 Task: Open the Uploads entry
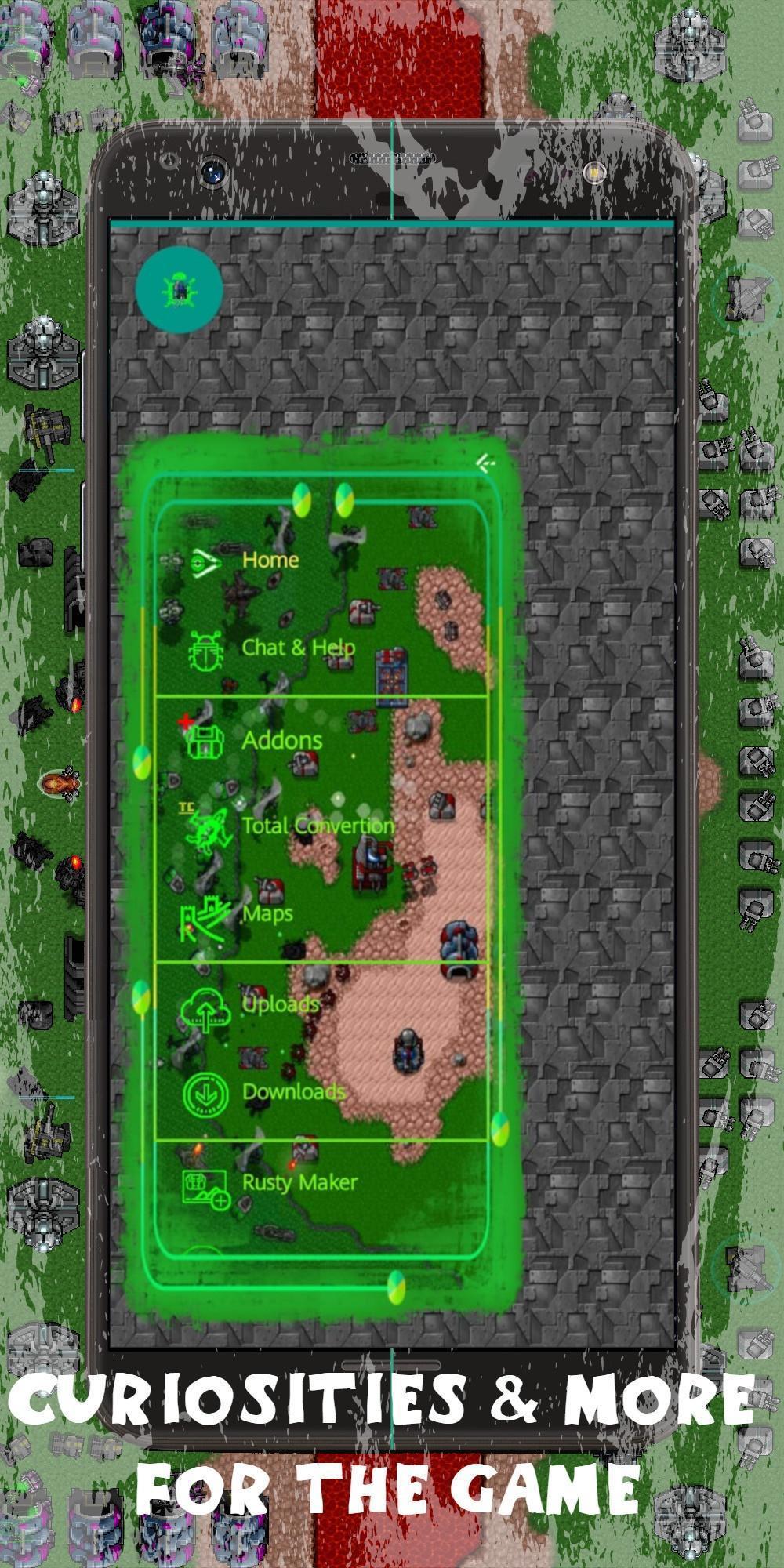tap(279, 1004)
